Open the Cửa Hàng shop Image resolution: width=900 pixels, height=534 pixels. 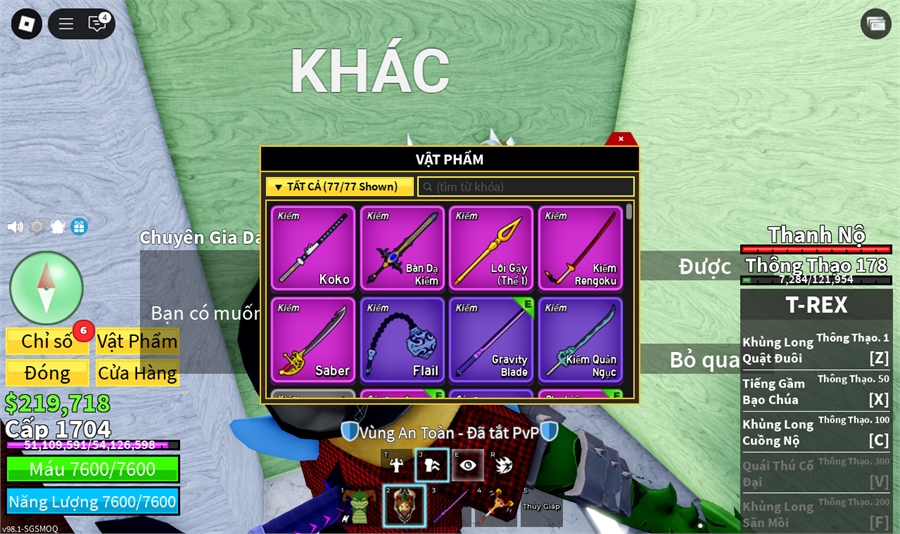click(137, 373)
